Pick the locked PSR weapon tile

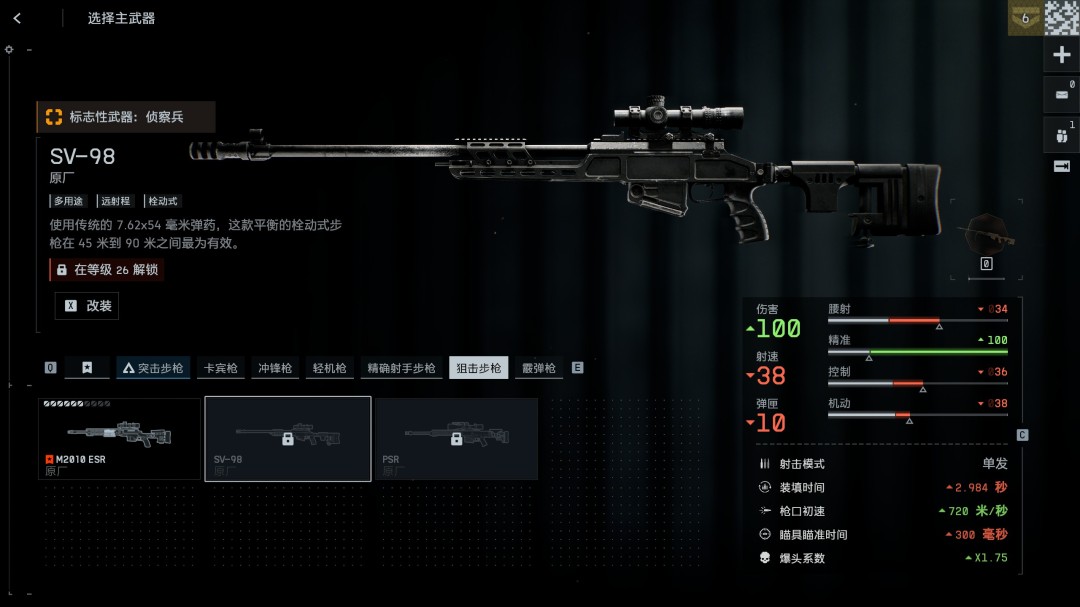456,438
